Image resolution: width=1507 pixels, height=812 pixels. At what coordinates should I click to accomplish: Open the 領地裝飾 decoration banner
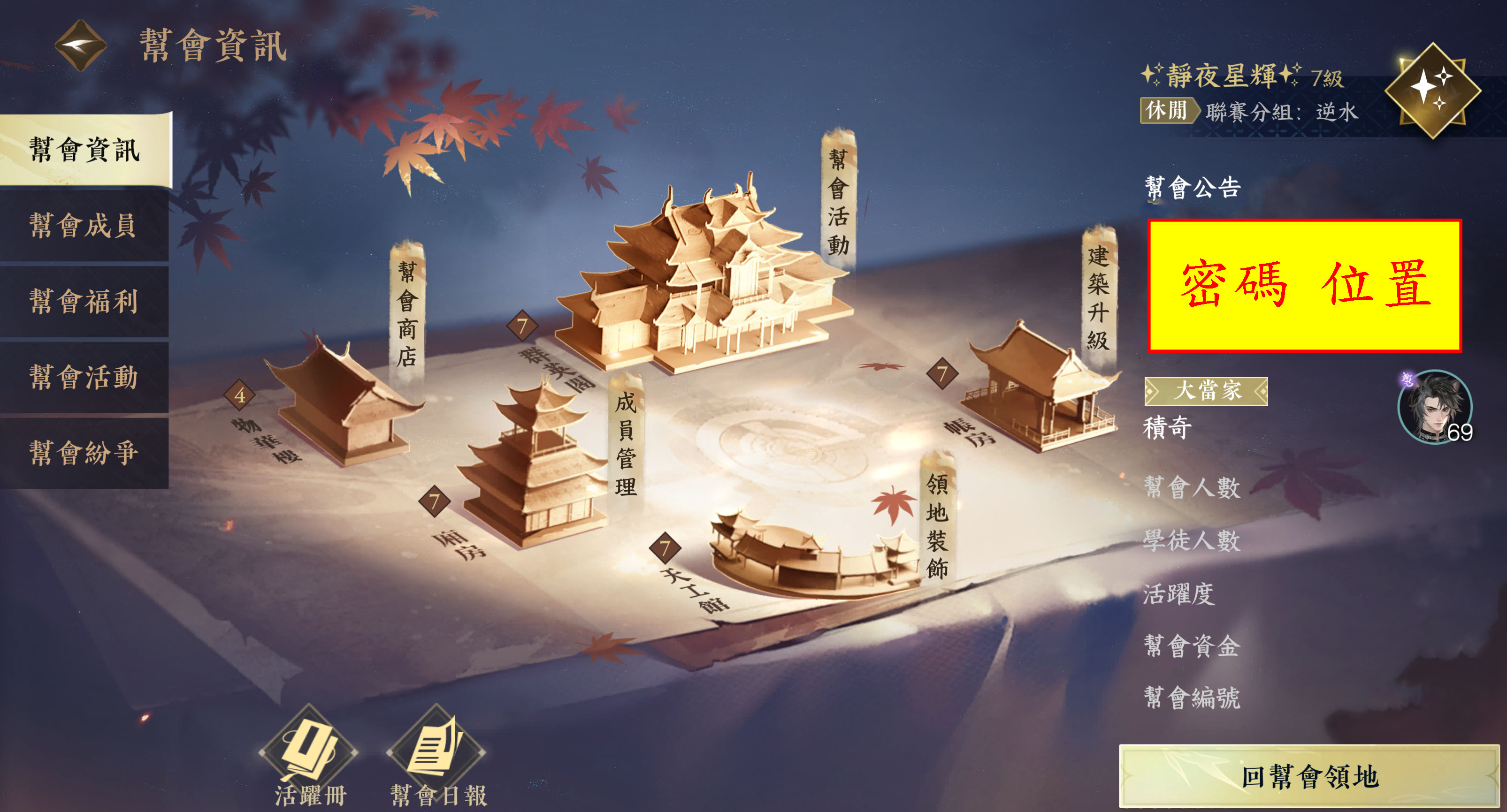[937, 524]
